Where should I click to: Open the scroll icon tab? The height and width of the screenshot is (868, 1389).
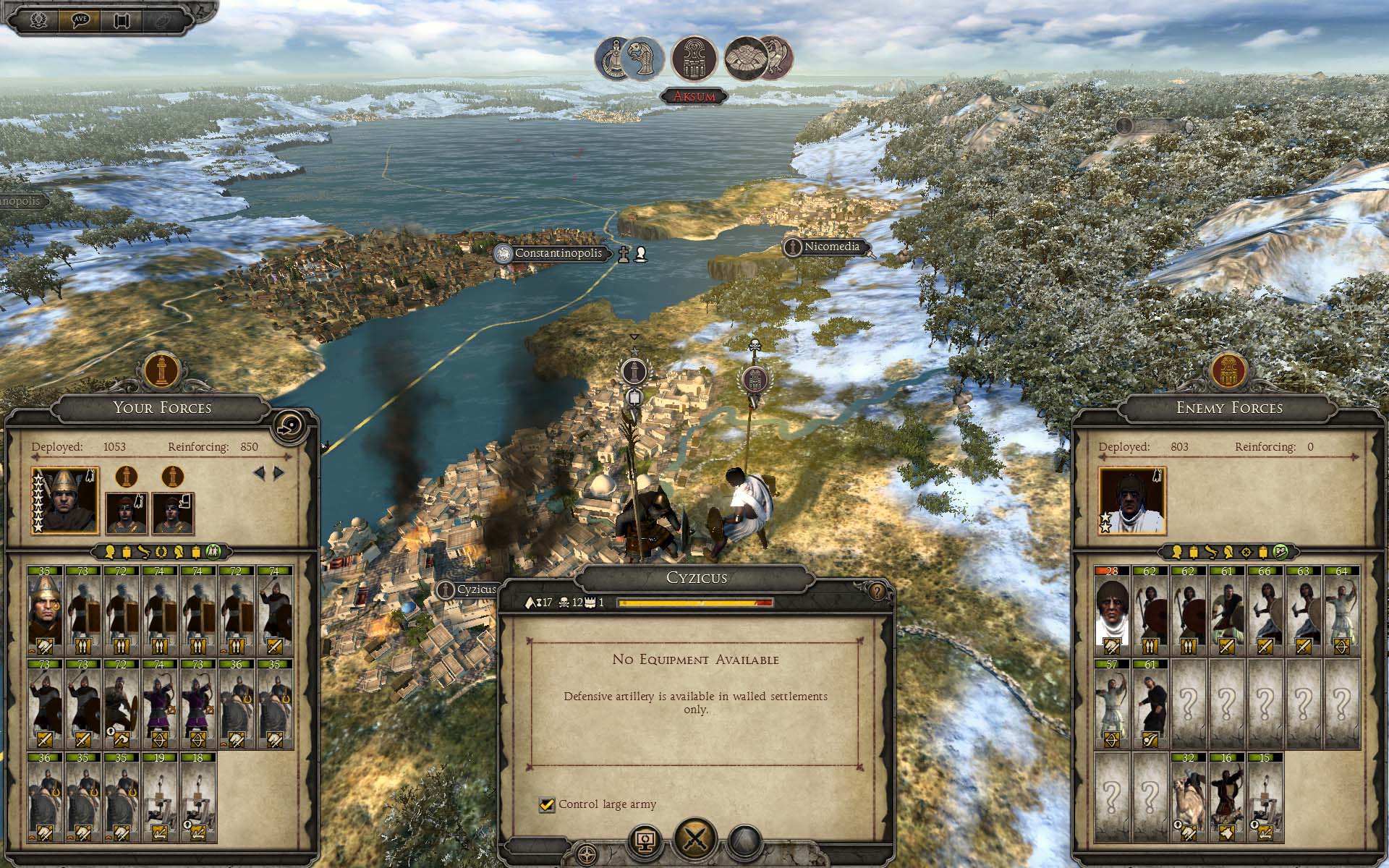pos(121,20)
